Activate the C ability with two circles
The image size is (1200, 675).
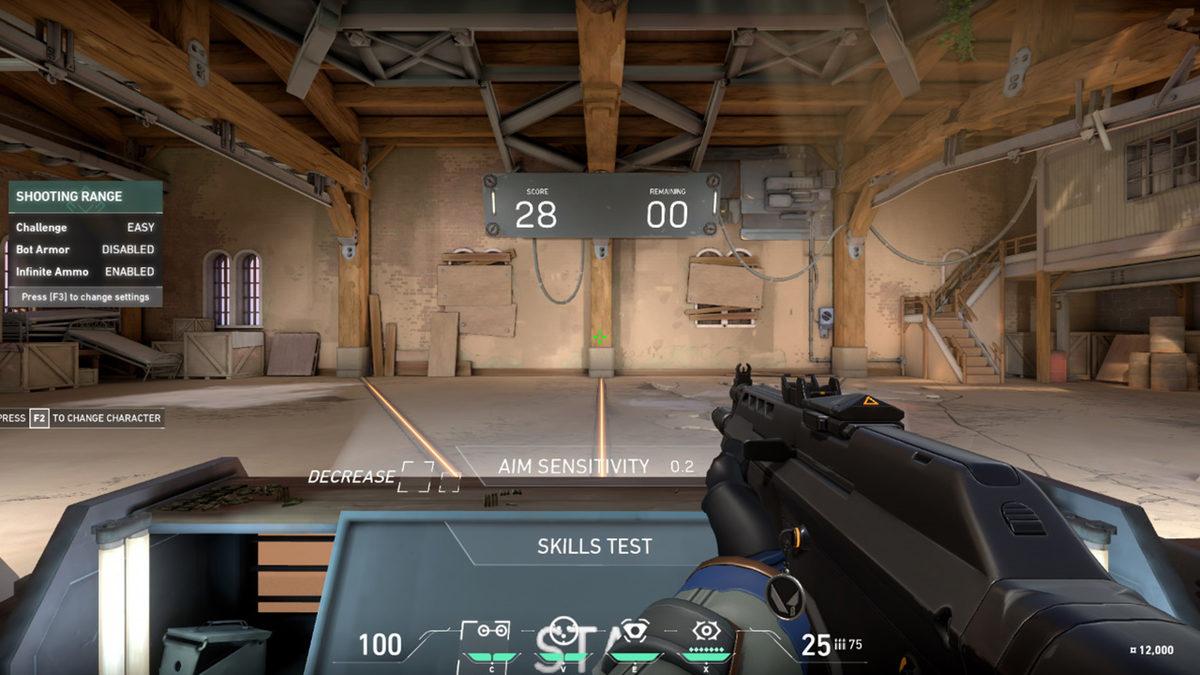pos(490,632)
